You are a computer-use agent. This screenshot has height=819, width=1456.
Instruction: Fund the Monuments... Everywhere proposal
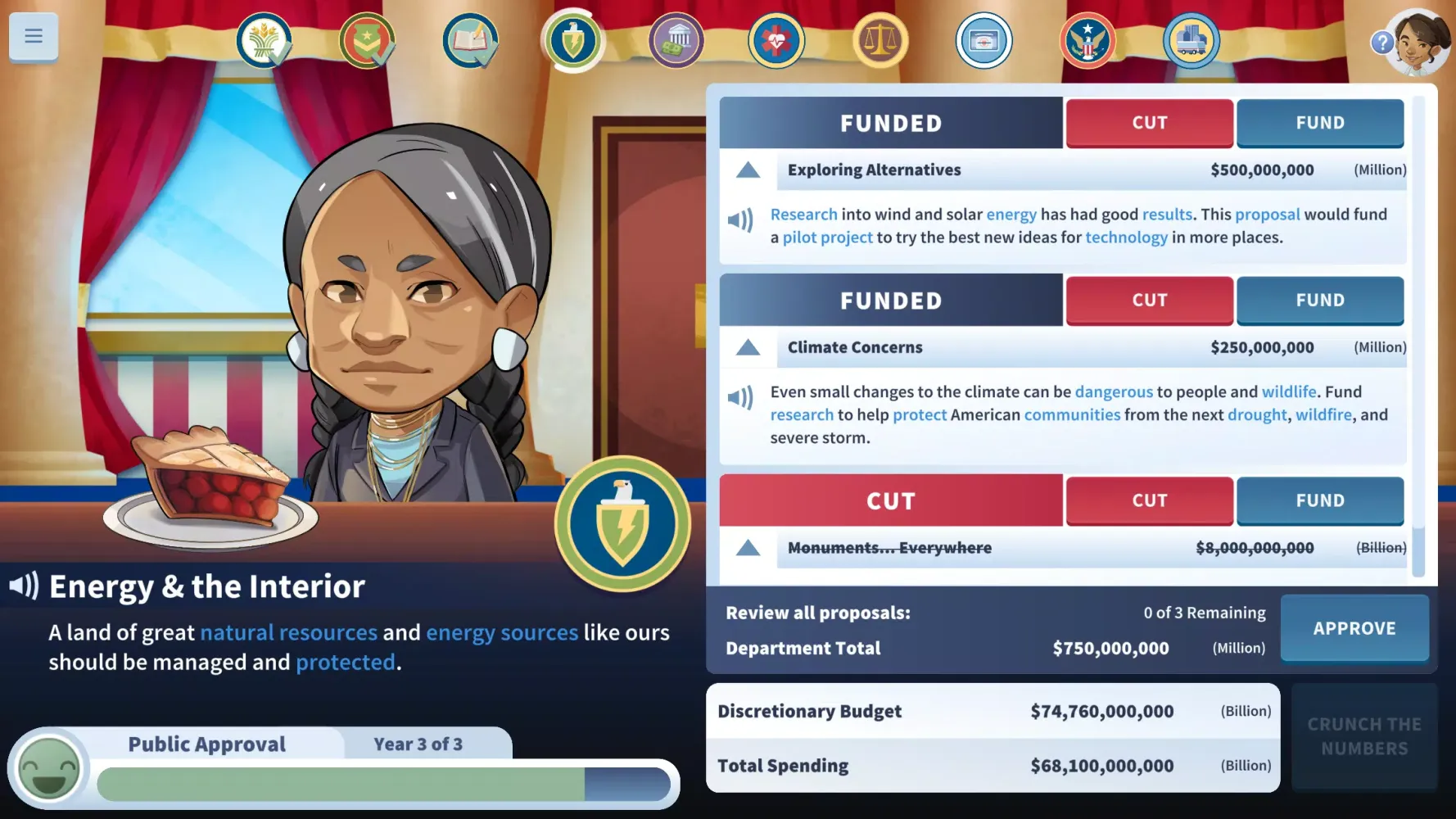tap(1319, 500)
